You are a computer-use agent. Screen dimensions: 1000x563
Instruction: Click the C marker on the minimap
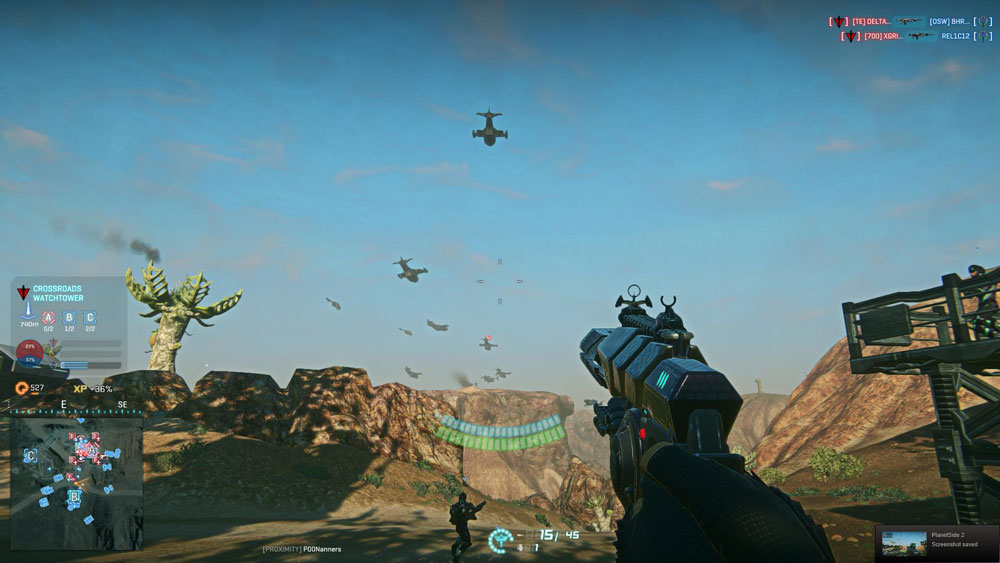[x=31, y=456]
